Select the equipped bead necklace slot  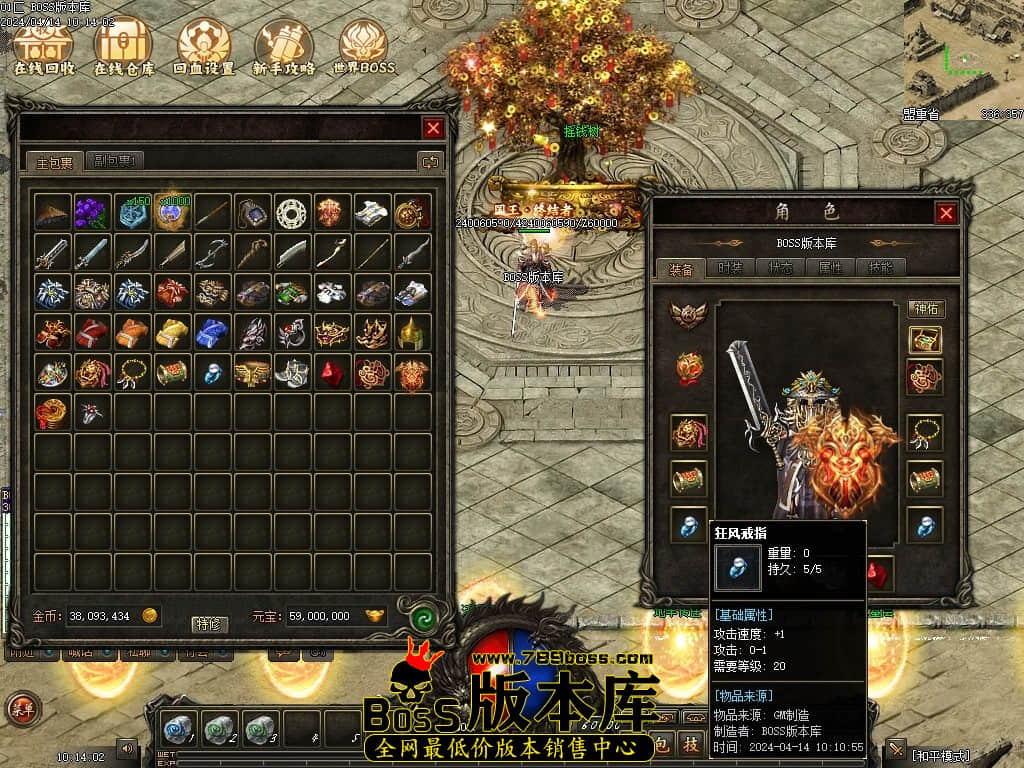pyautogui.click(x=925, y=433)
